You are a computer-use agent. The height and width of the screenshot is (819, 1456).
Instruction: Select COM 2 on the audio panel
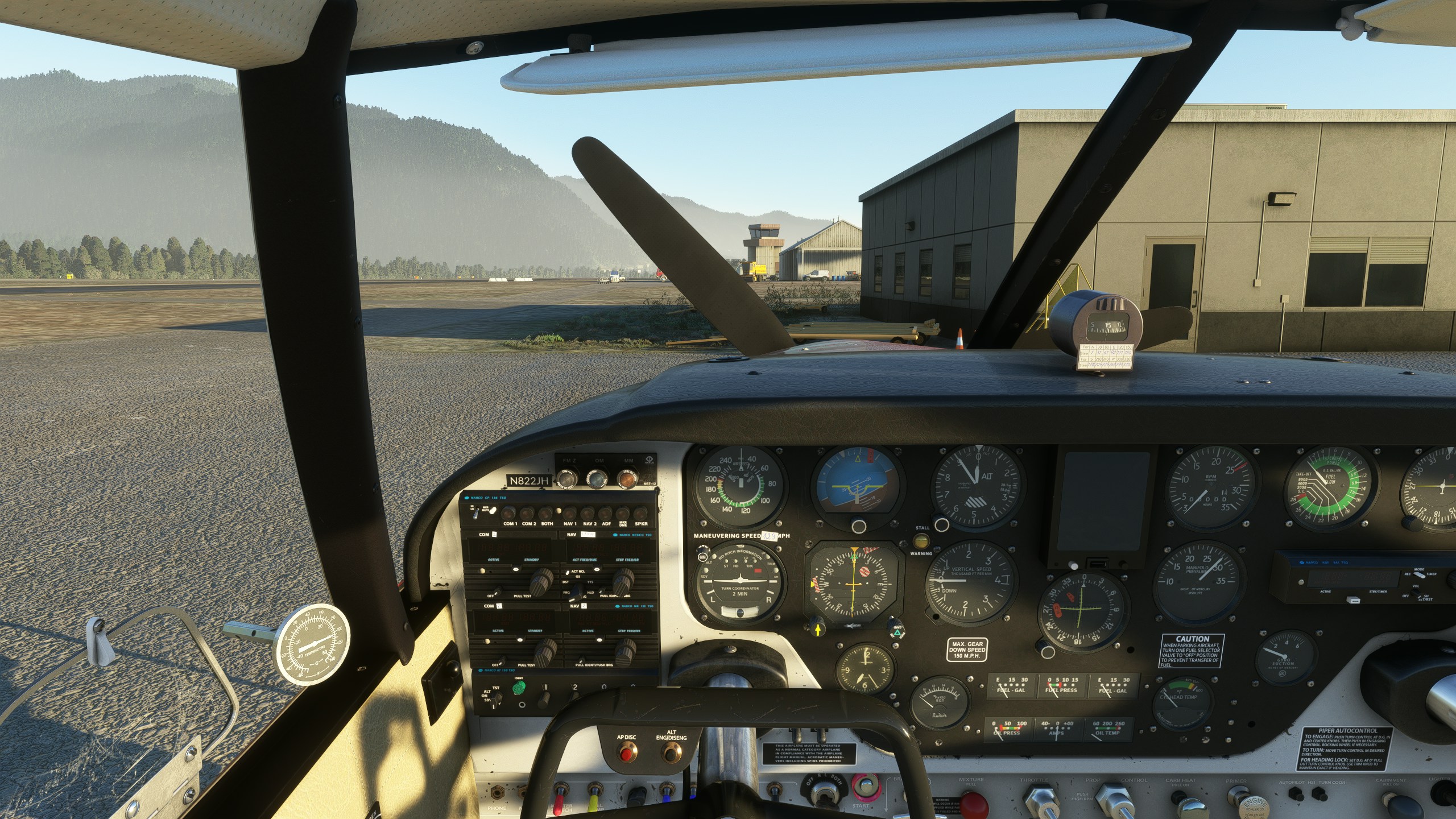(x=528, y=513)
